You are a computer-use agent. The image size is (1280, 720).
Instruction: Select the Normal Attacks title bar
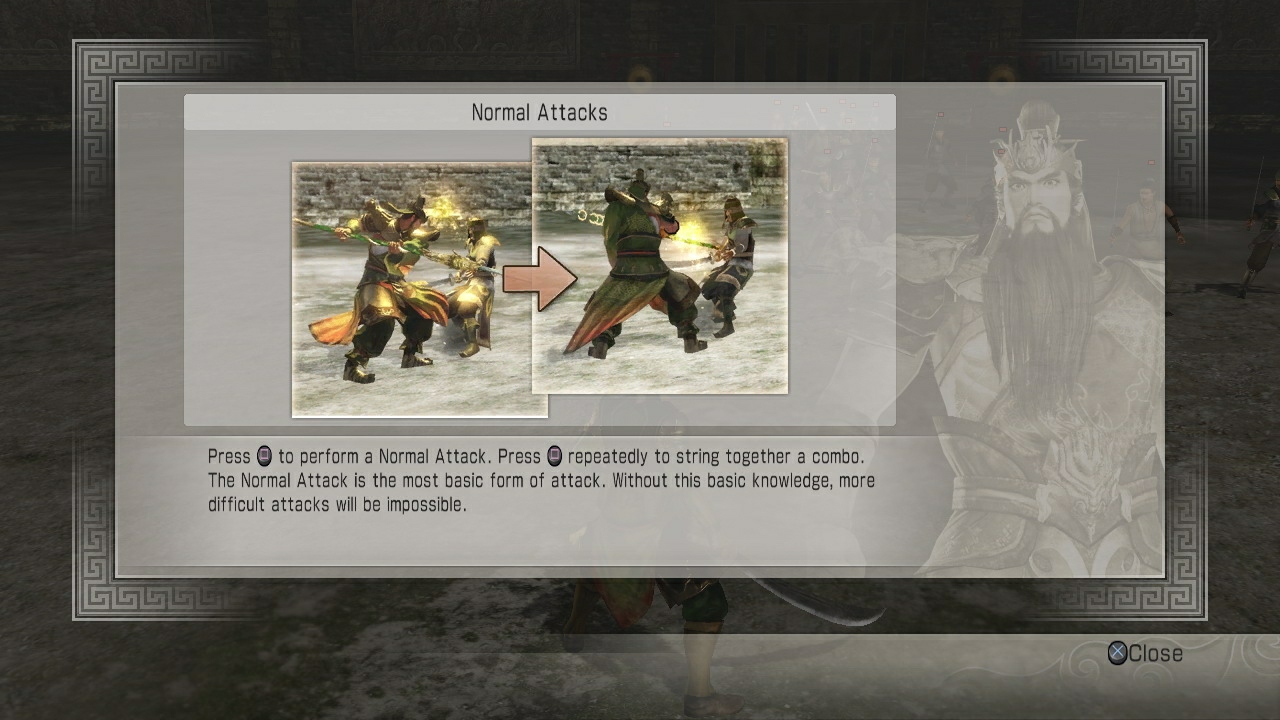point(540,112)
